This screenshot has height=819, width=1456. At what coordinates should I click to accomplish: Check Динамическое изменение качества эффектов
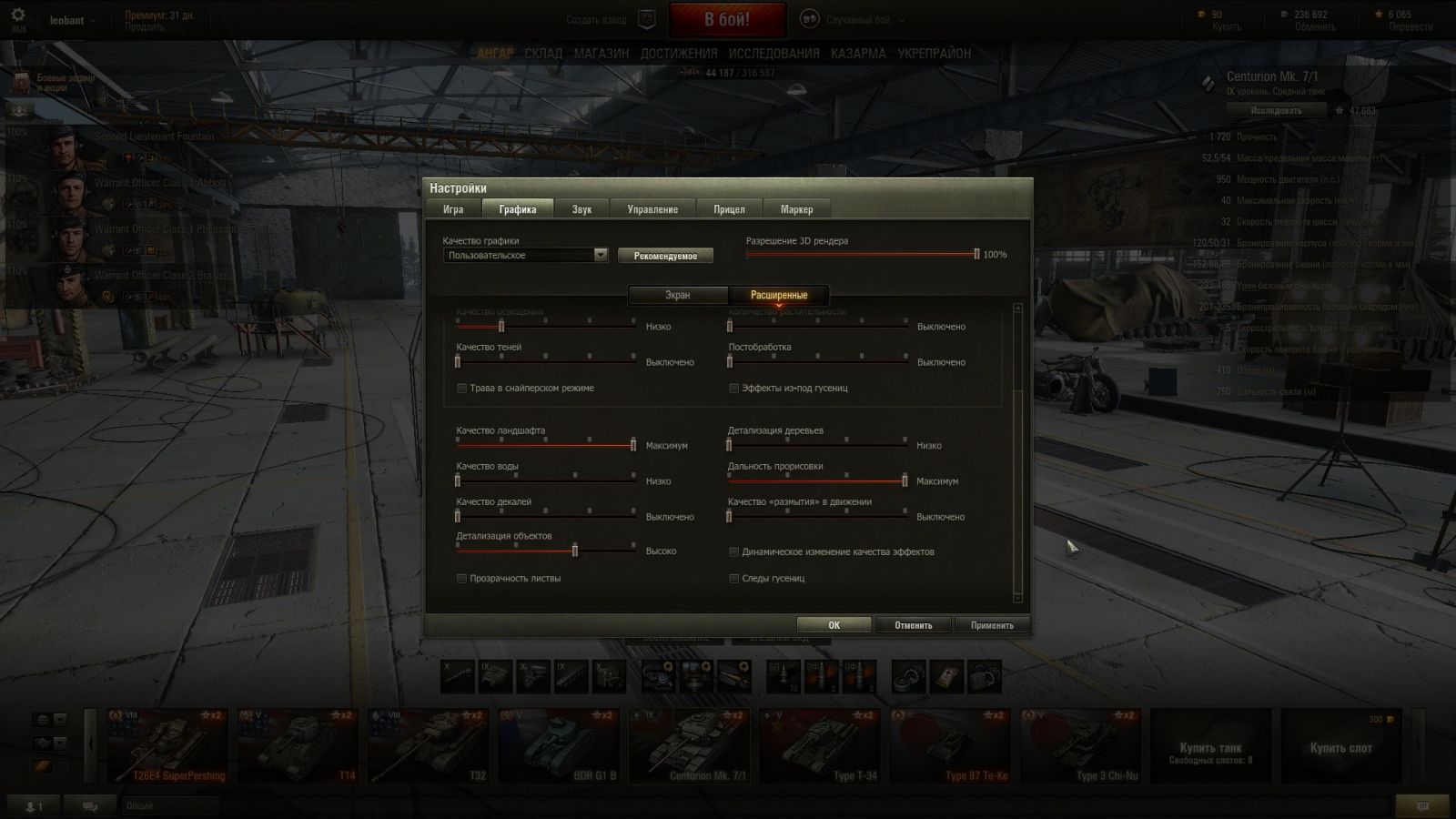click(x=734, y=552)
